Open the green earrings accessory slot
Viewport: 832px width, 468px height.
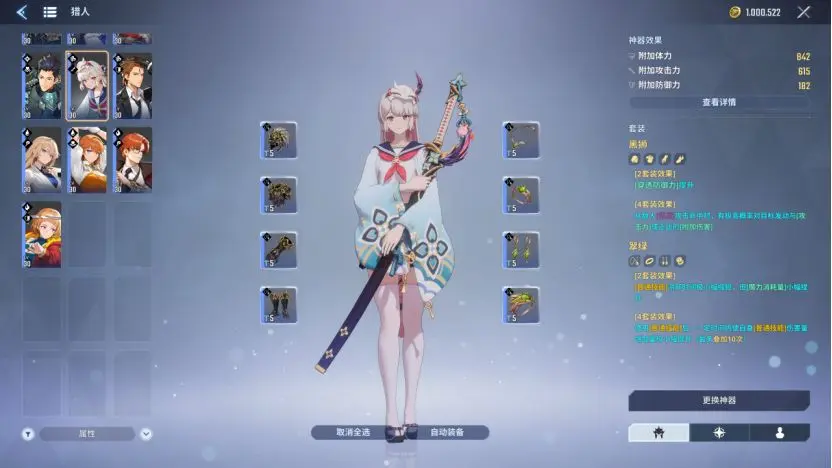pyautogui.click(x=521, y=250)
